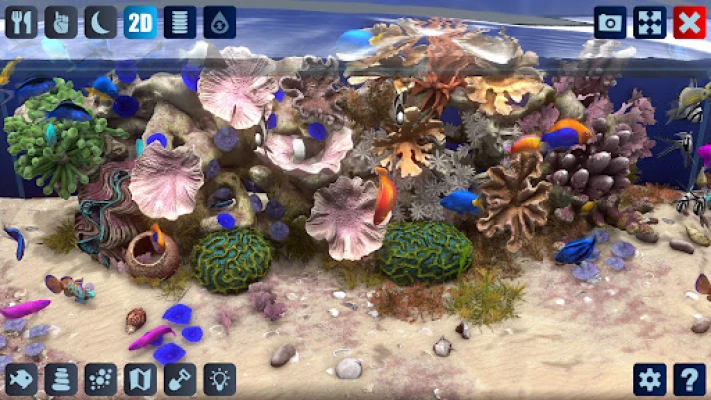Show help via the question mark button
This screenshot has height=400, width=711.
[689, 379]
